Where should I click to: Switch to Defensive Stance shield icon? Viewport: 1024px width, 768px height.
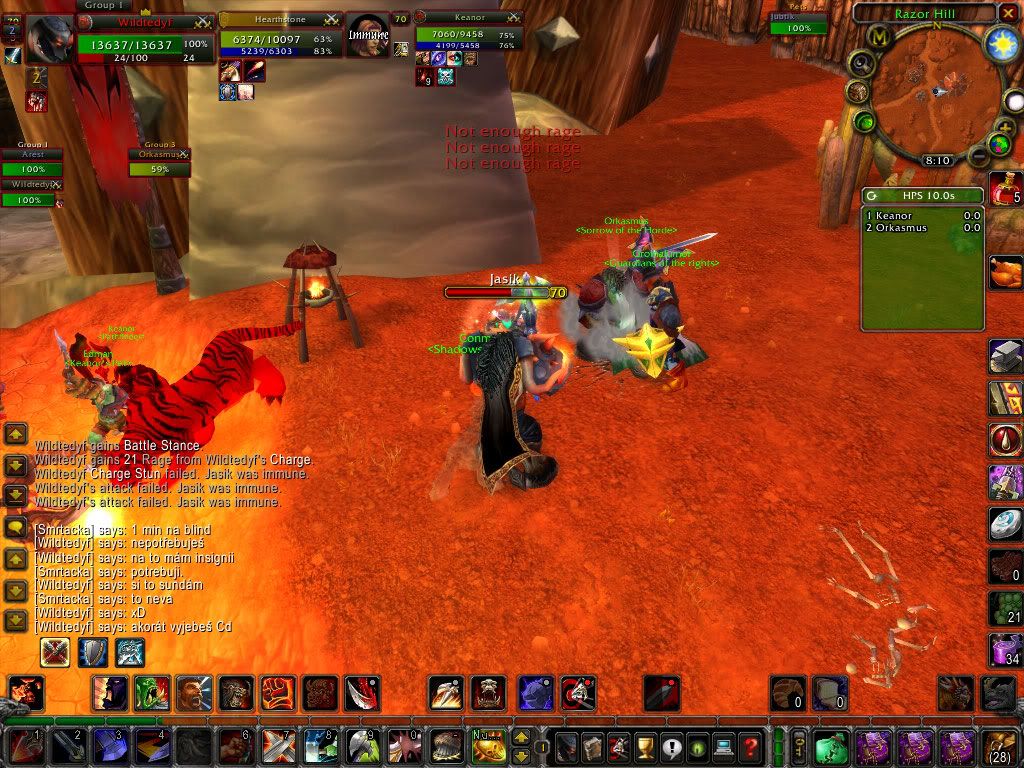pos(93,652)
